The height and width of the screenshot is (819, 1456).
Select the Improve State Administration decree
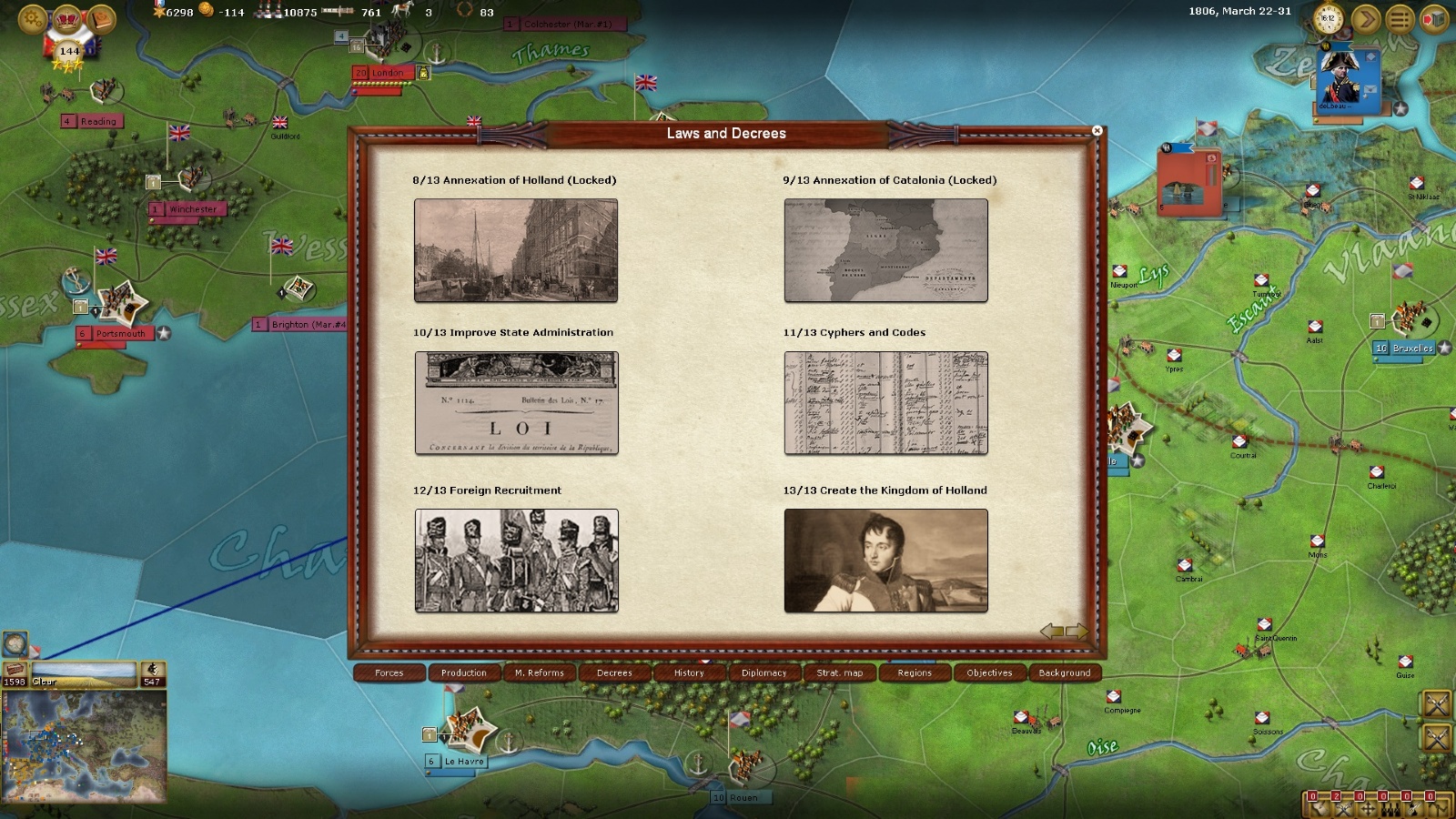516,402
